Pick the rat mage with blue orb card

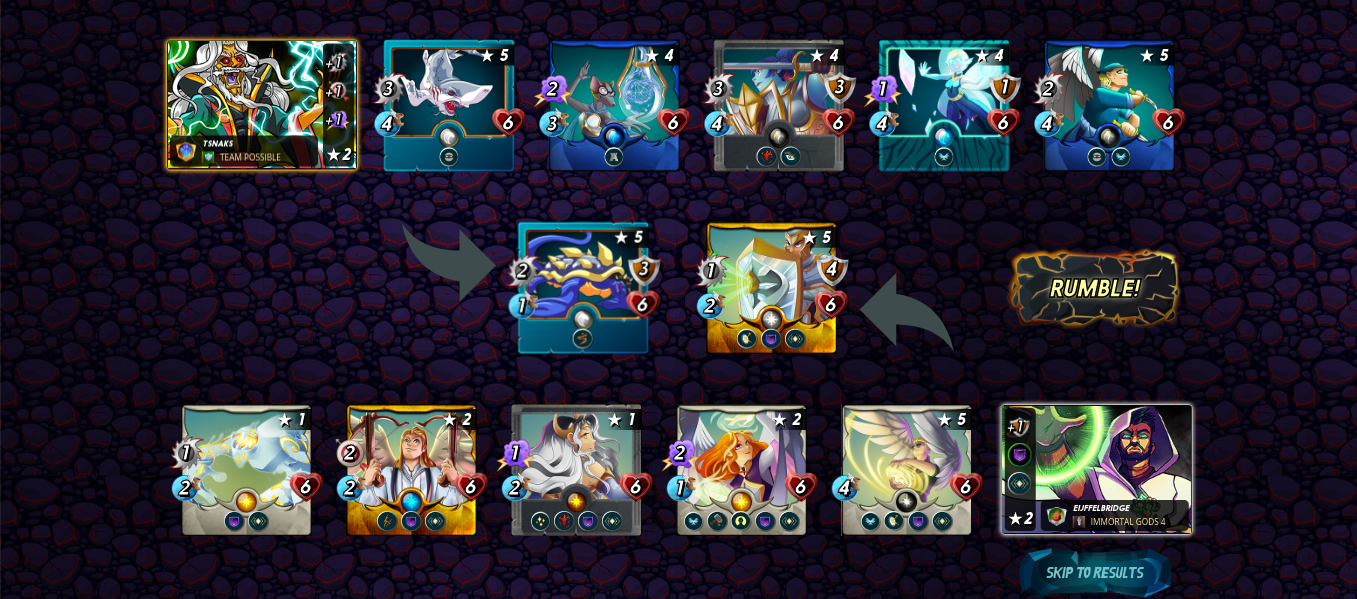(614, 105)
